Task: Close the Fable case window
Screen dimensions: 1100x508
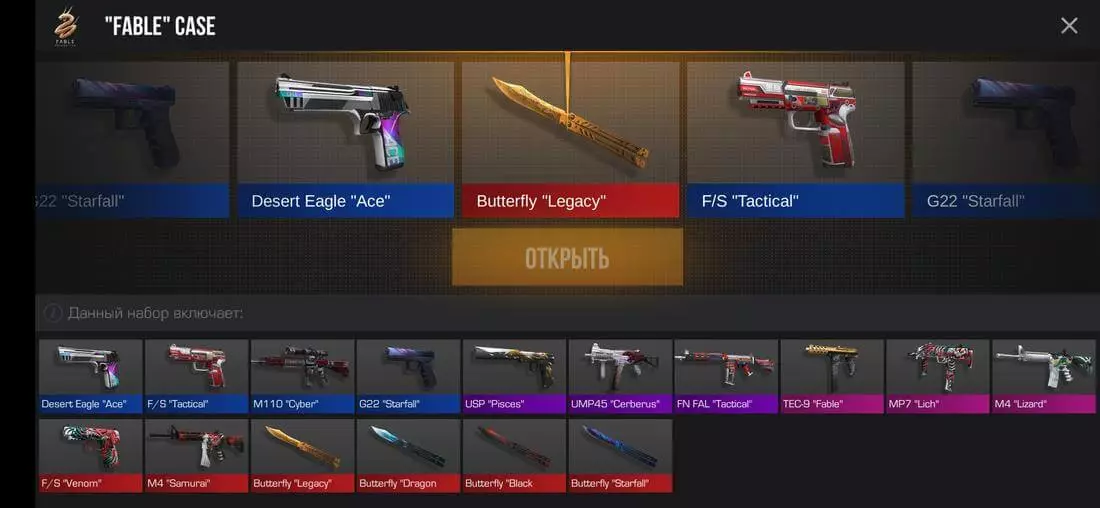Action: [x=1069, y=26]
